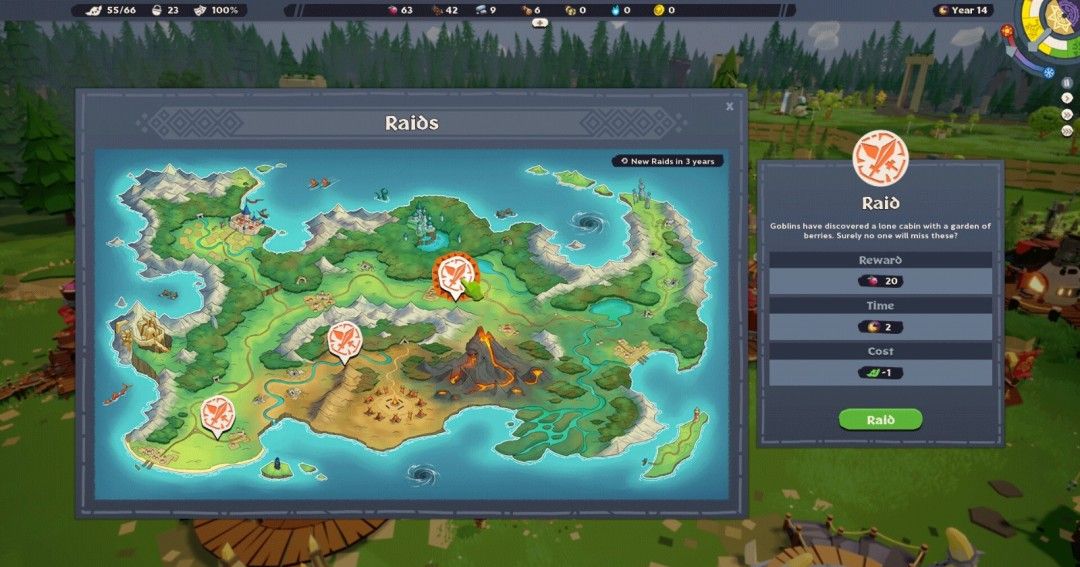Choose the raid marker west of the volcano

pos(345,340)
